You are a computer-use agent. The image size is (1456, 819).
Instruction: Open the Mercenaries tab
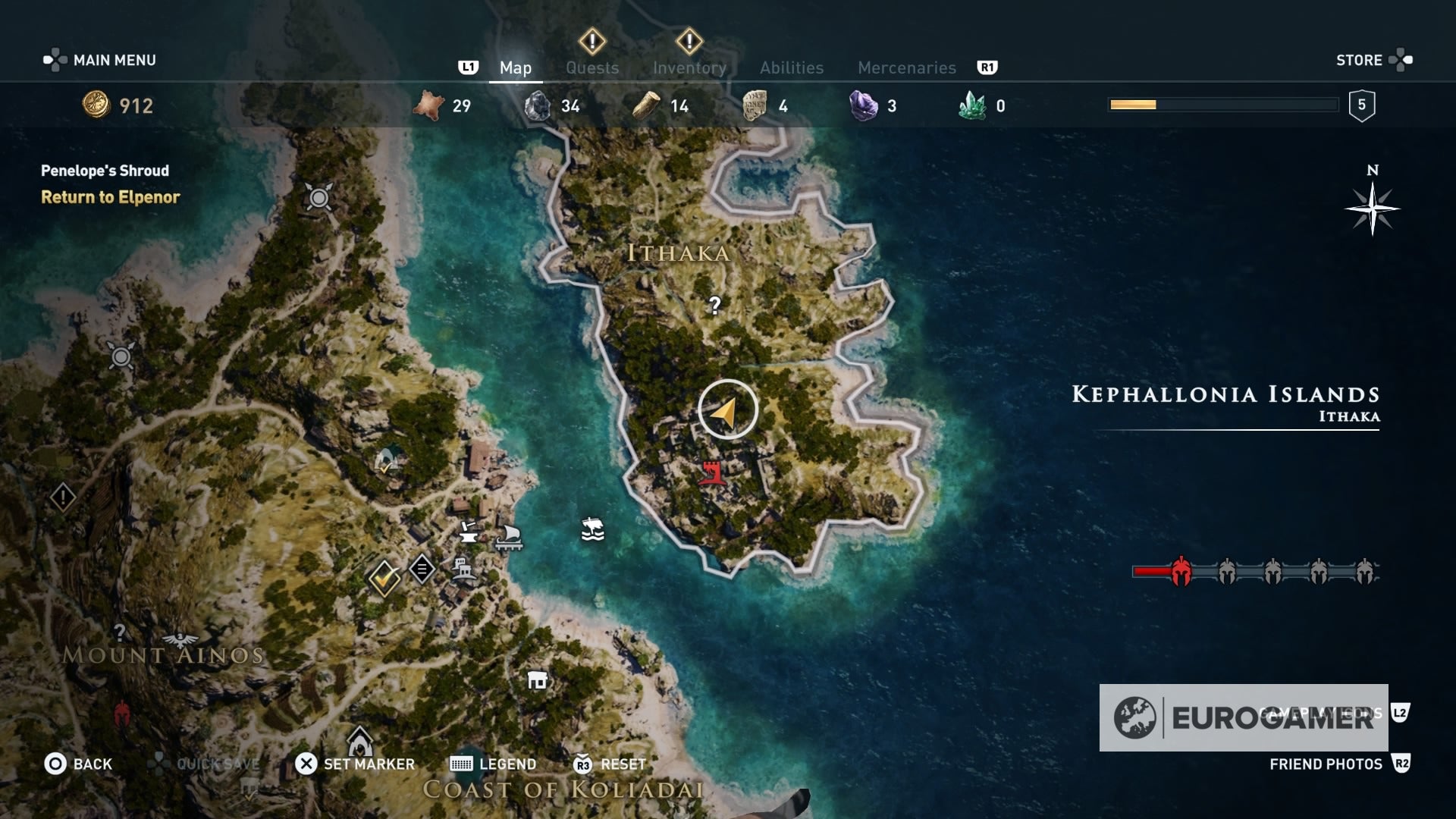[x=907, y=67]
